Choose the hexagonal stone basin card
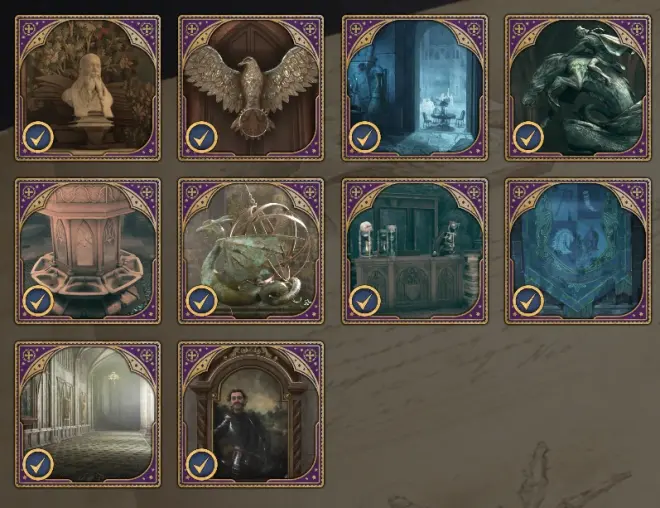The width and height of the screenshot is (660, 508). tap(88, 251)
